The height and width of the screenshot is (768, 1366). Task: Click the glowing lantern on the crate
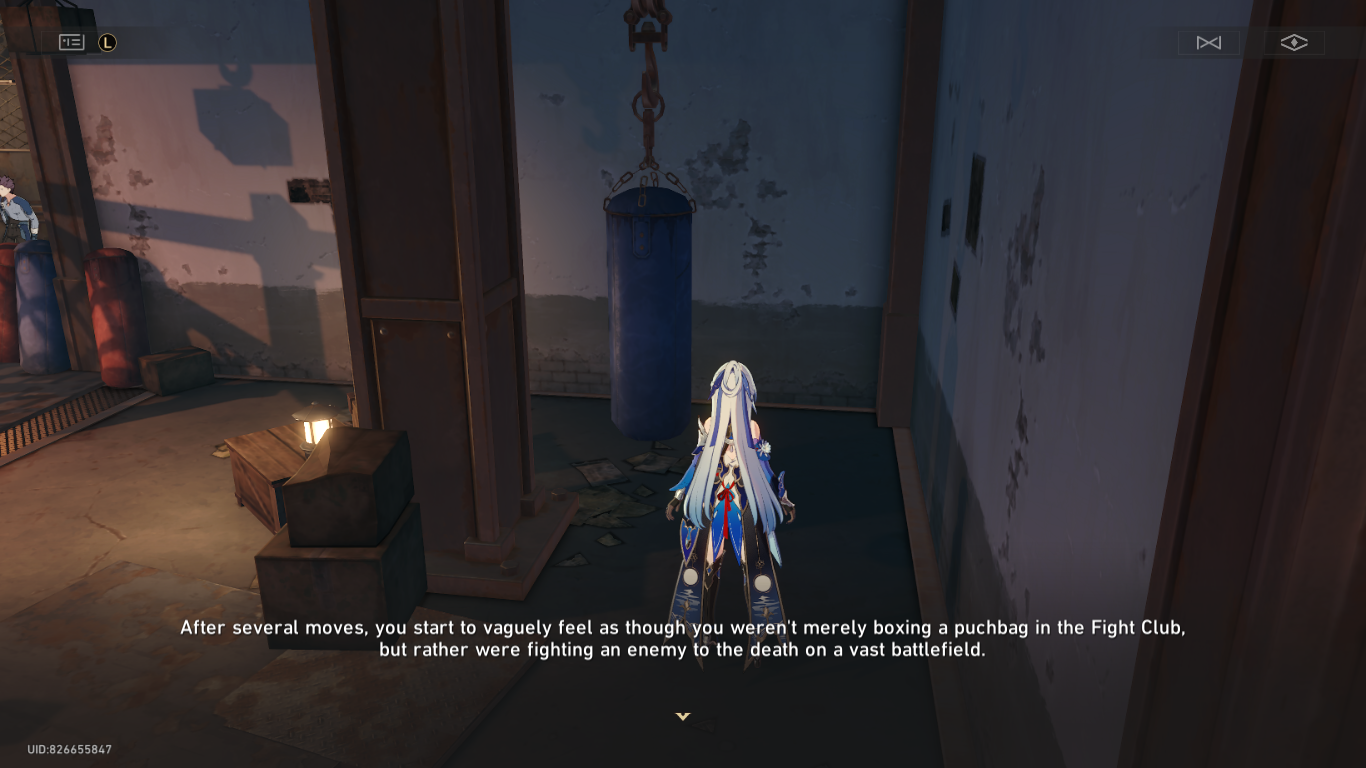(x=313, y=425)
